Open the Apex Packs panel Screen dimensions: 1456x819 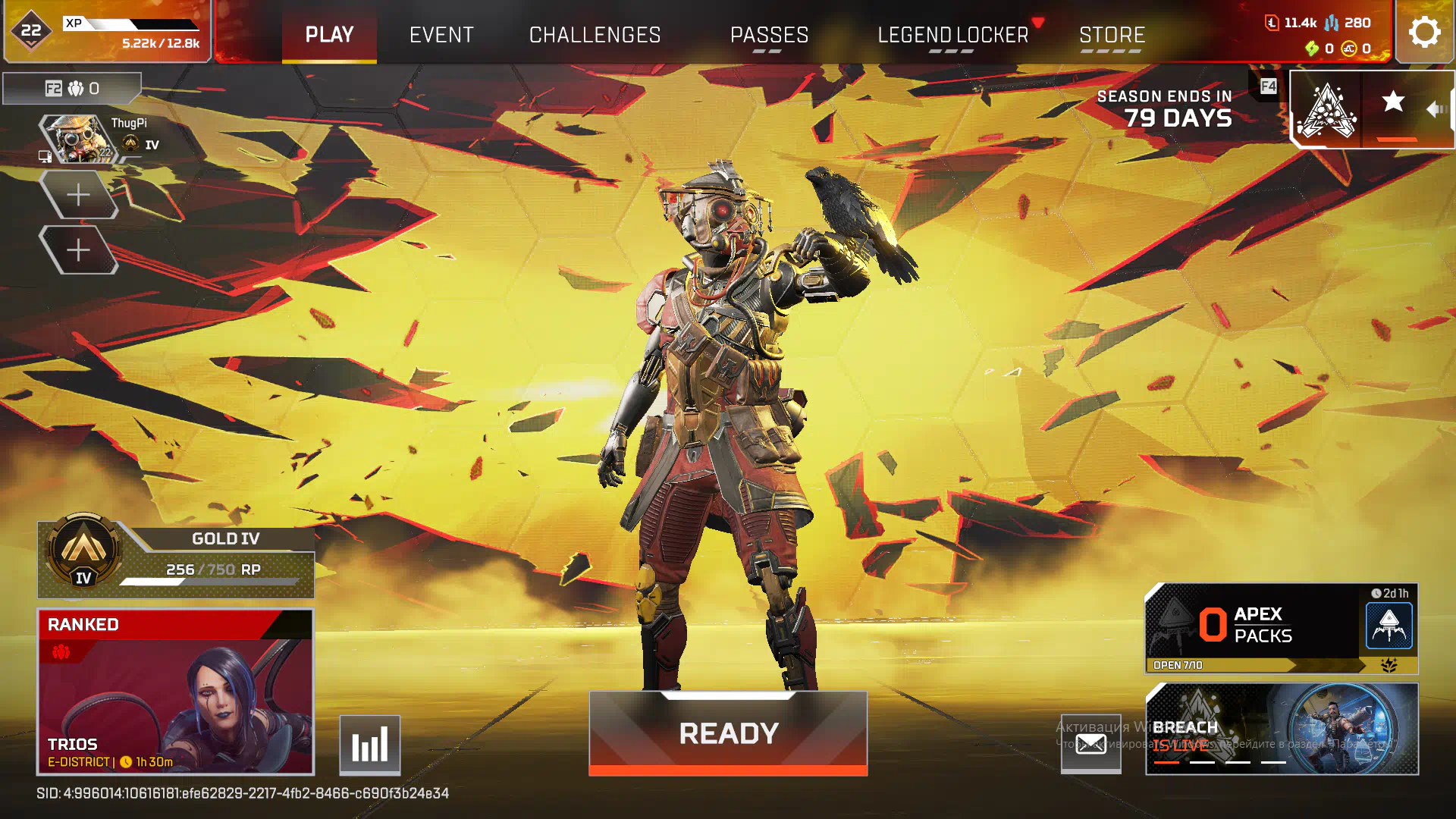(x=1281, y=628)
